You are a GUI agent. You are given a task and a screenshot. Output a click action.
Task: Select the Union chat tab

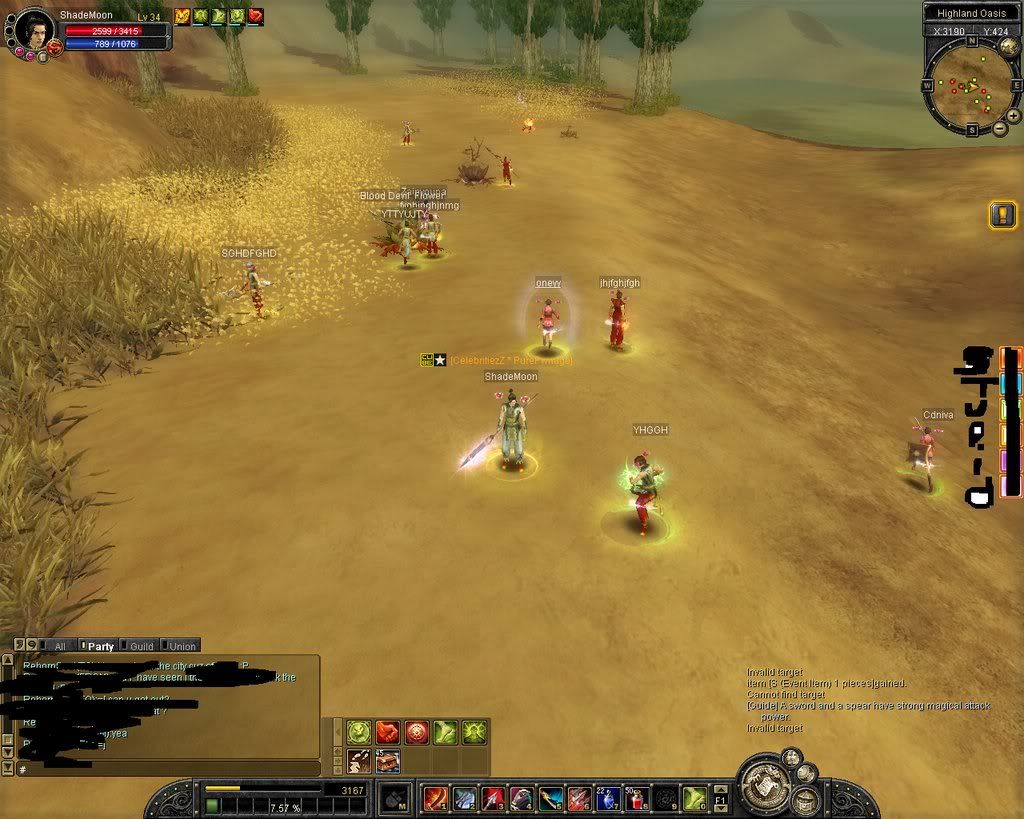(x=180, y=646)
